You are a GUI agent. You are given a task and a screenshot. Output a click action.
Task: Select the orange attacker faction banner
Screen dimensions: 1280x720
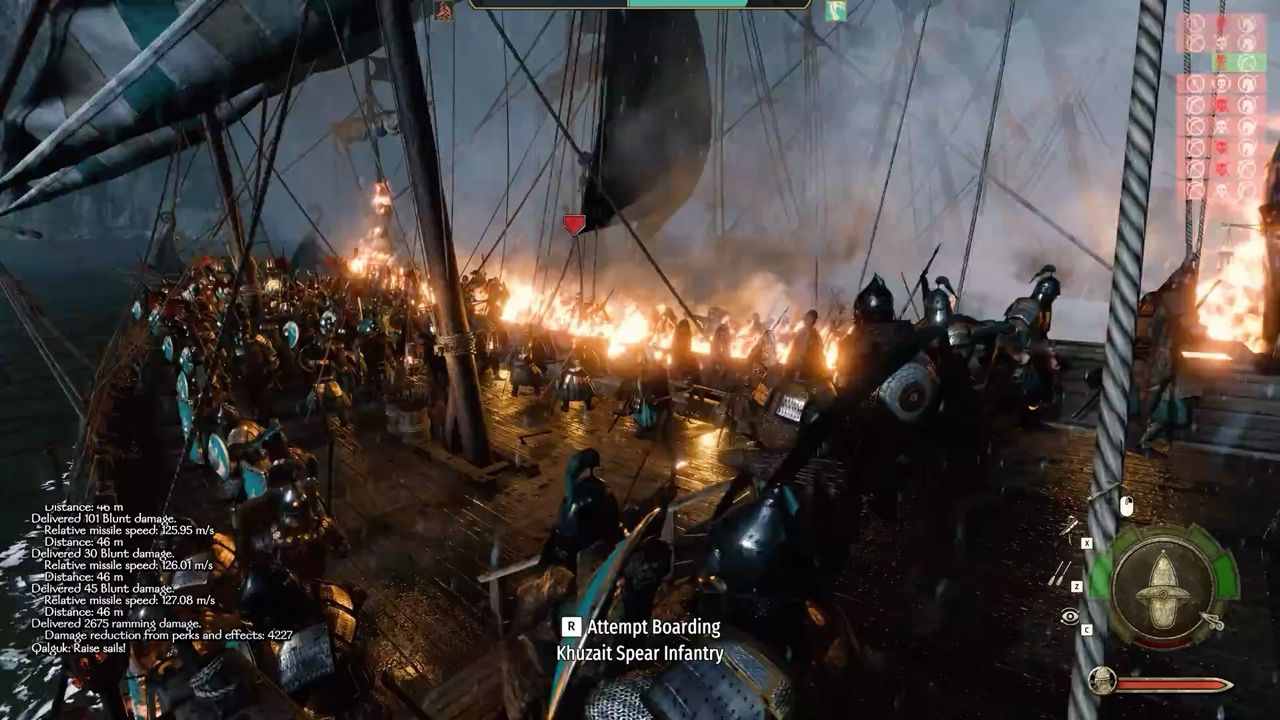click(444, 11)
